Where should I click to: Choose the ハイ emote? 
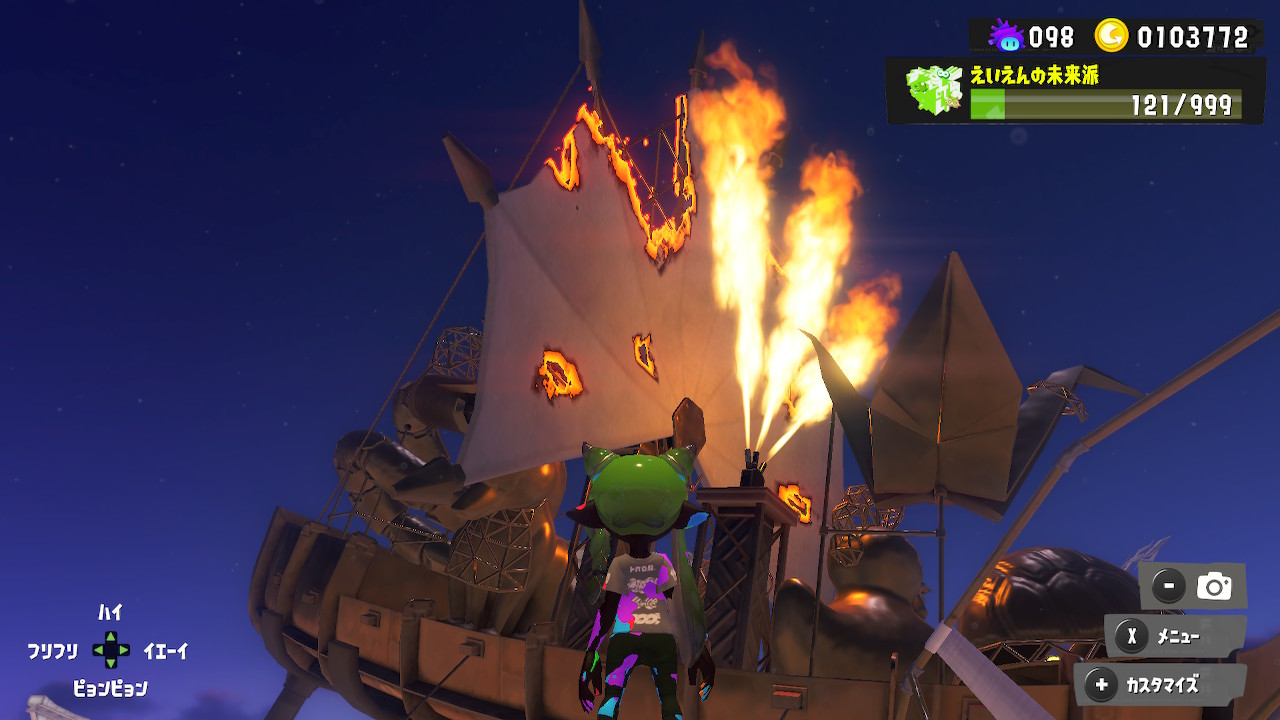(x=110, y=612)
